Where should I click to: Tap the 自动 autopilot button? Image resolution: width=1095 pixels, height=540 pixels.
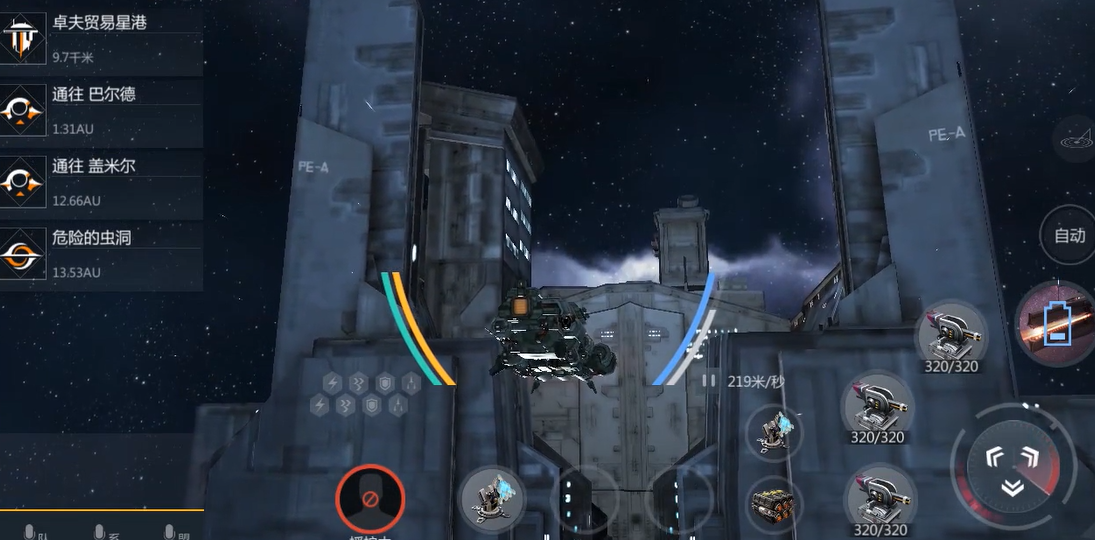point(1069,236)
